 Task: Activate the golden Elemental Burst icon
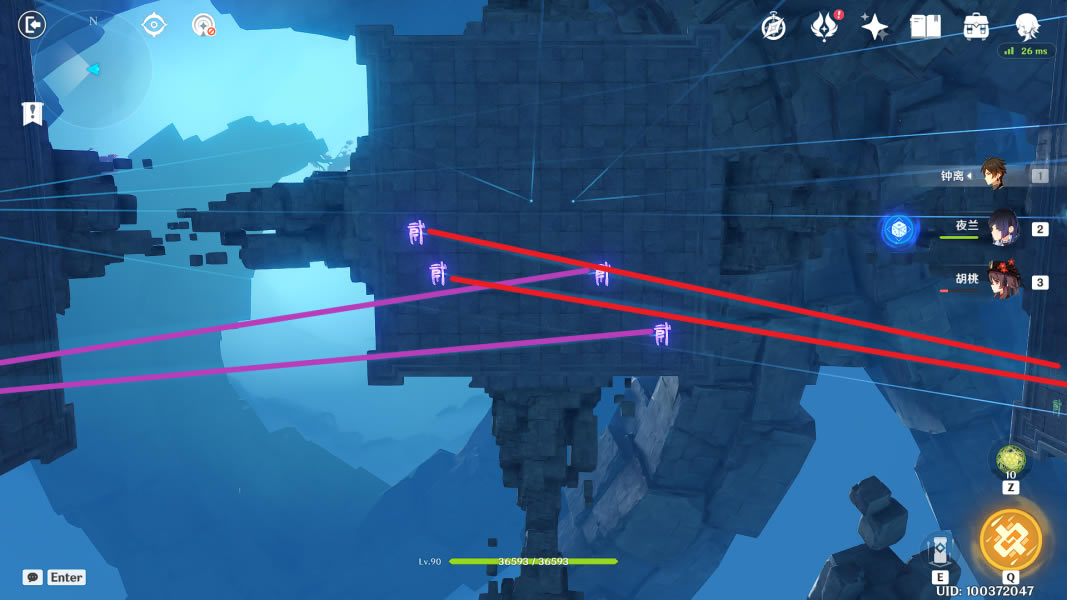[1010, 538]
